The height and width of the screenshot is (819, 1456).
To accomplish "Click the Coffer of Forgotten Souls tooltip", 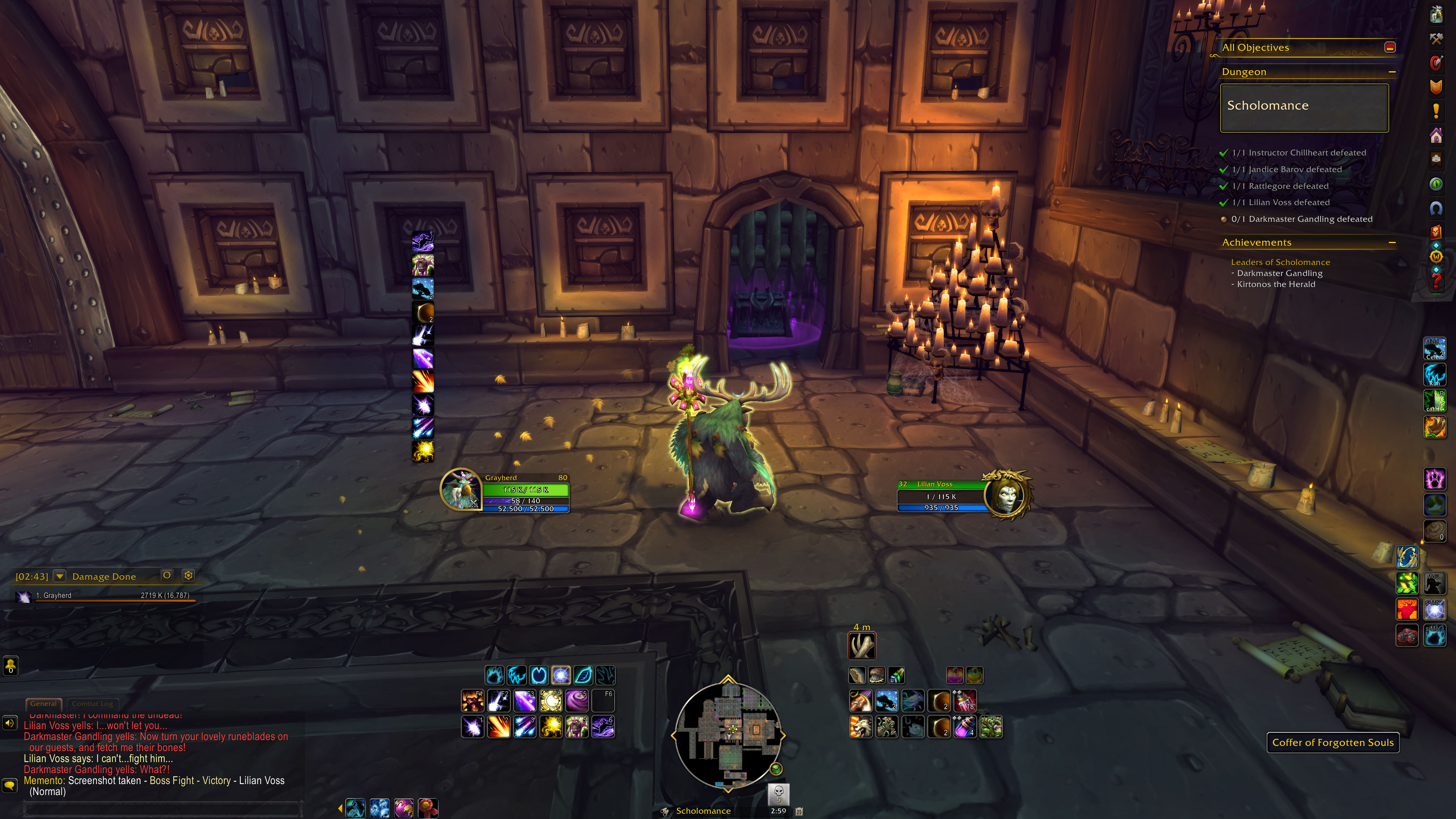I will click(x=1332, y=743).
